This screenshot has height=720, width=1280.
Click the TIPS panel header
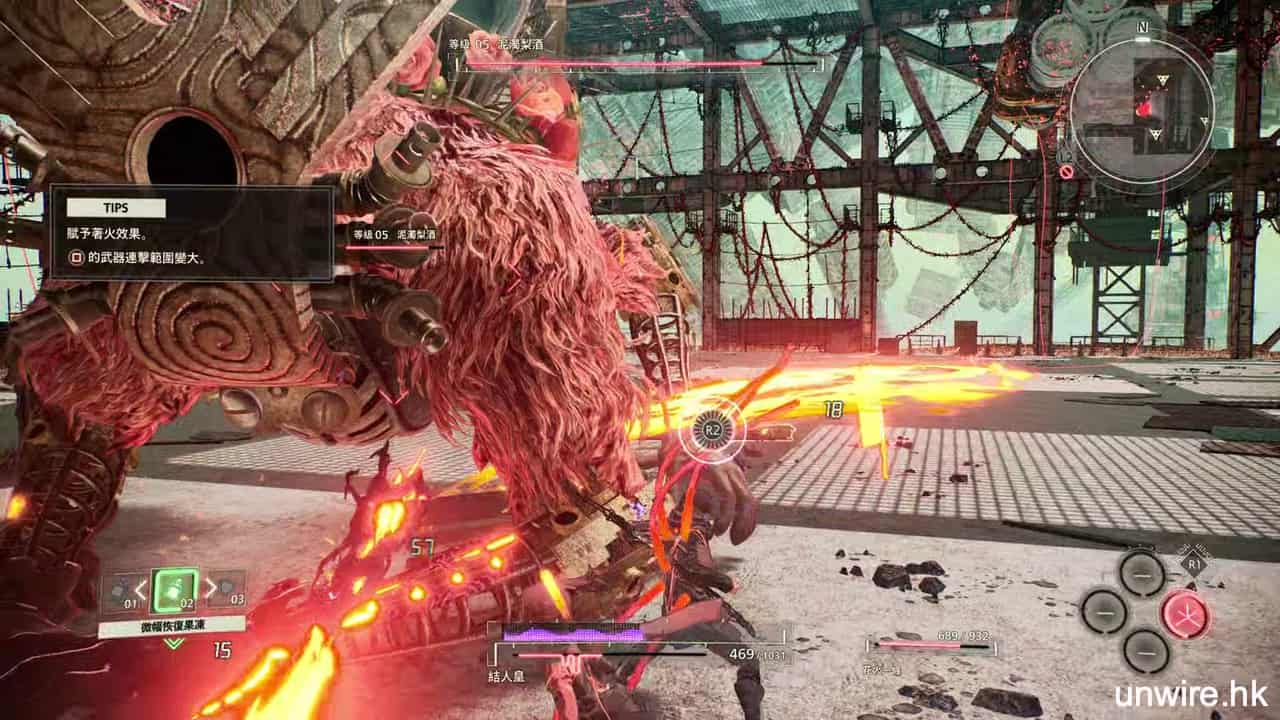[115, 208]
